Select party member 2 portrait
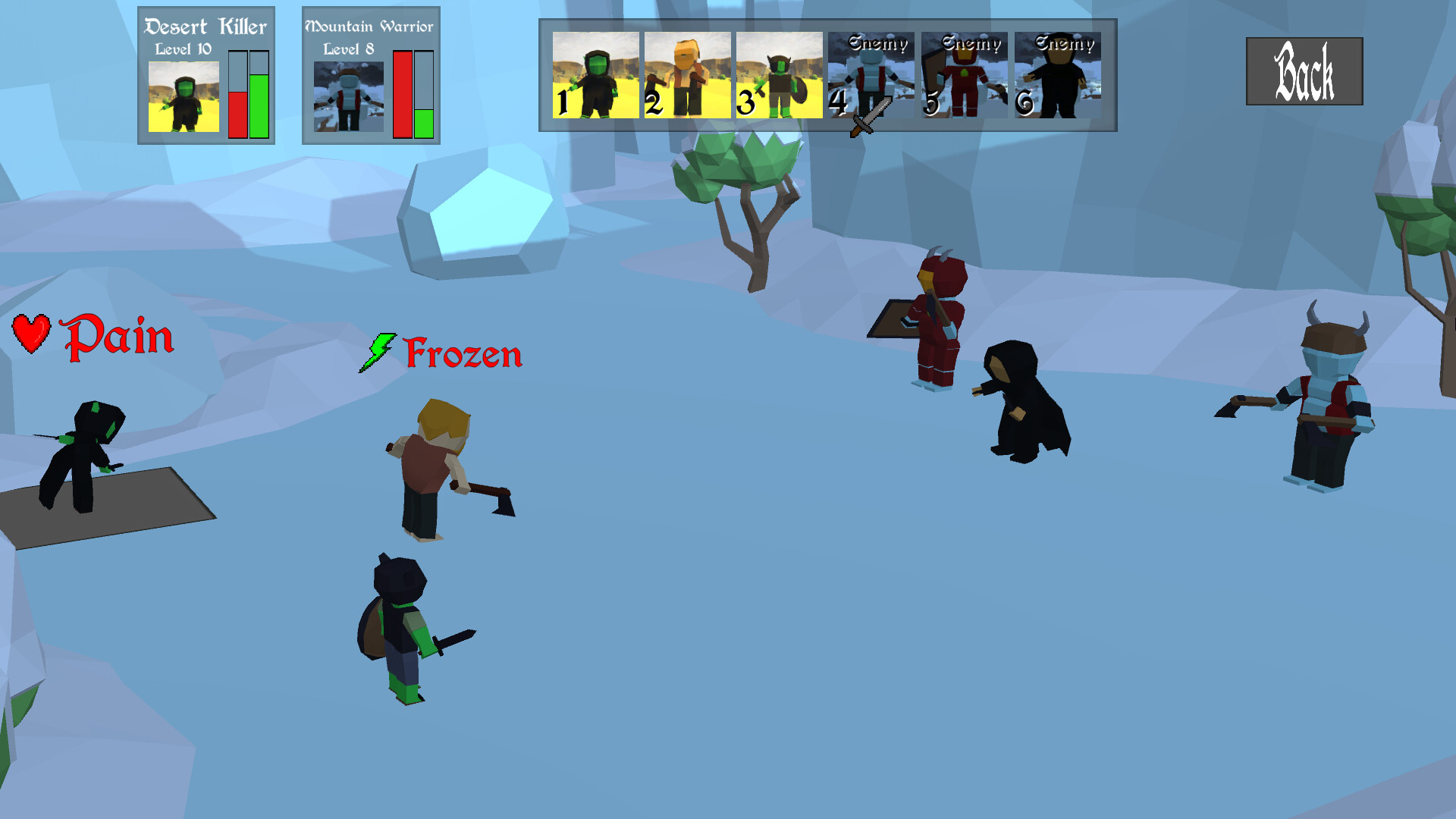The height and width of the screenshot is (819, 1456). (686, 76)
